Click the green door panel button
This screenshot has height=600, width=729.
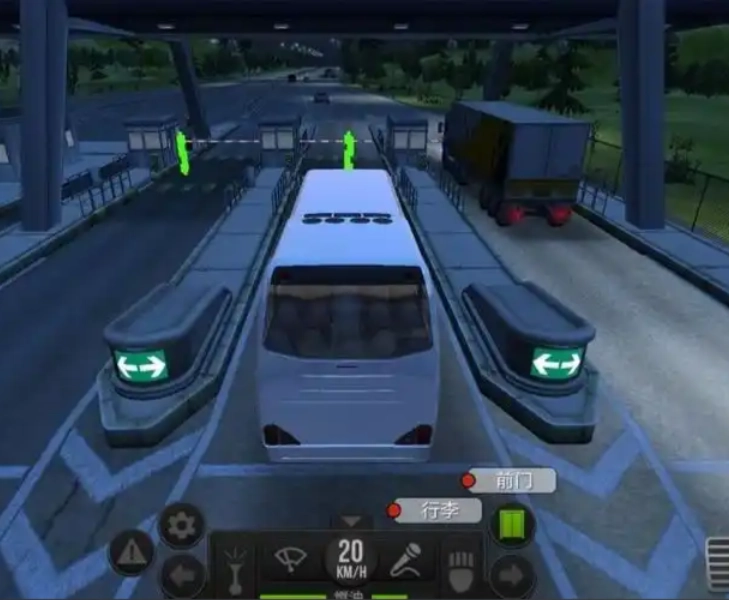click(x=511, y=526)
